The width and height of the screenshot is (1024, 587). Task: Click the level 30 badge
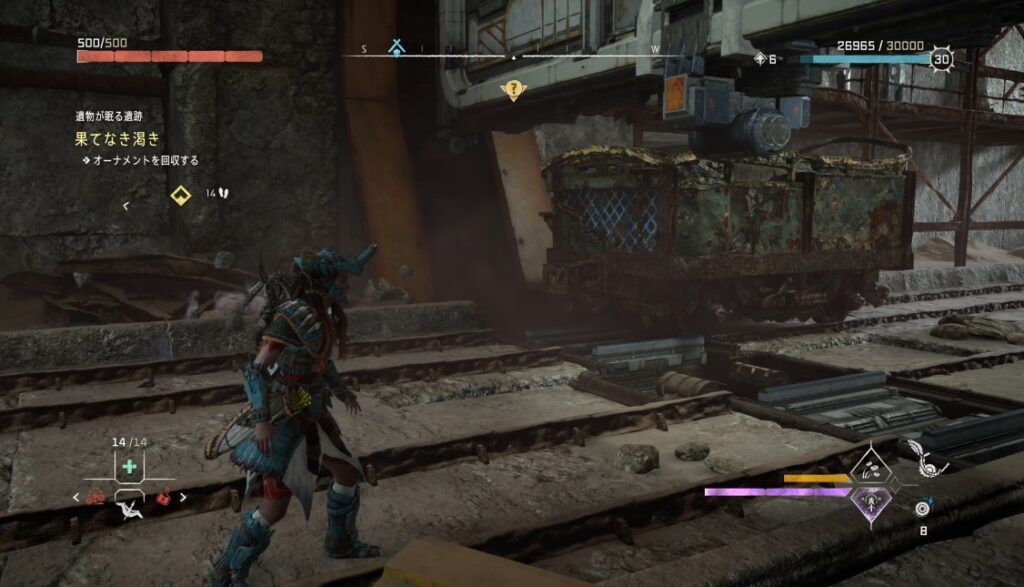(941, 59)
